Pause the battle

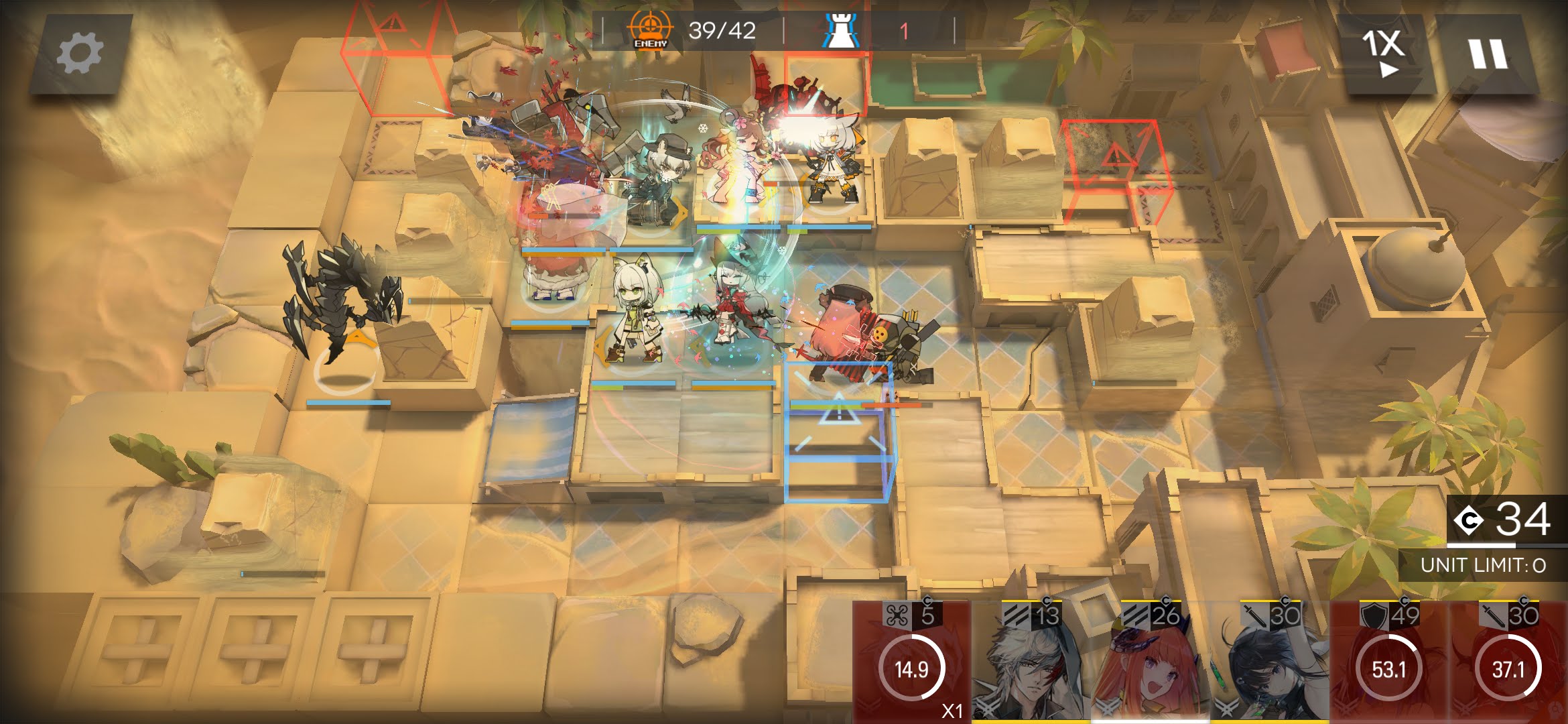1488,53
